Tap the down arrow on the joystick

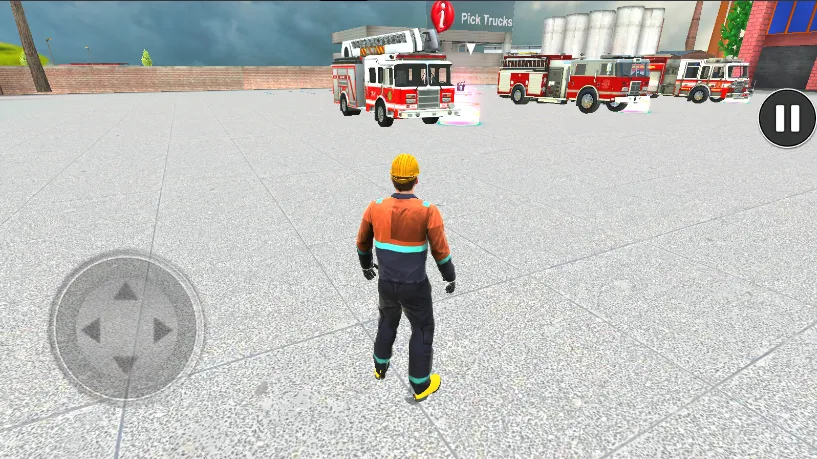(125, 363)
